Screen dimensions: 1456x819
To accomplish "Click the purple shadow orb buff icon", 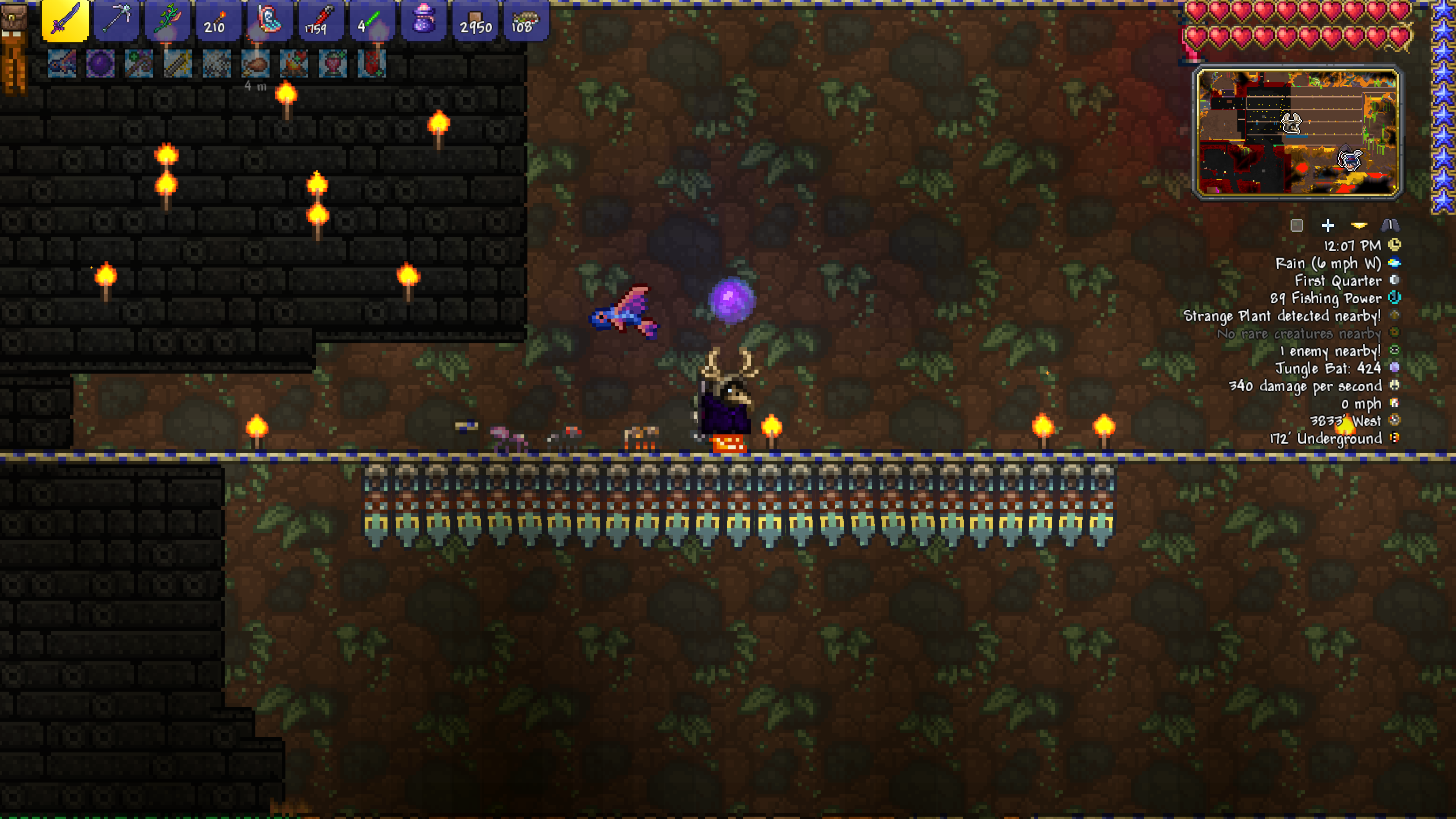I will pos(100,63).
